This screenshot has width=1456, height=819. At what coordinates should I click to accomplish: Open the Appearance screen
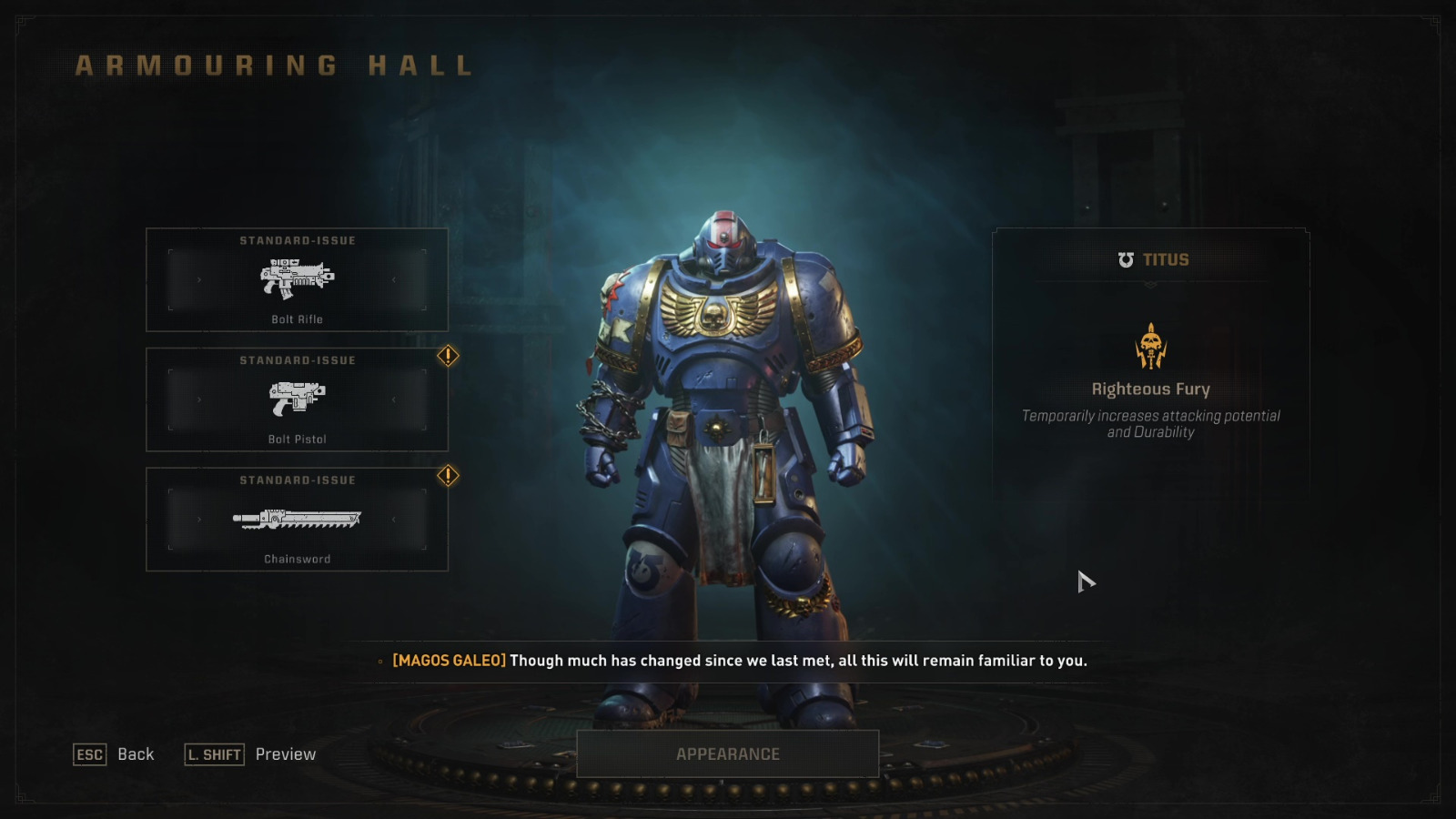[x=727, y=753]
